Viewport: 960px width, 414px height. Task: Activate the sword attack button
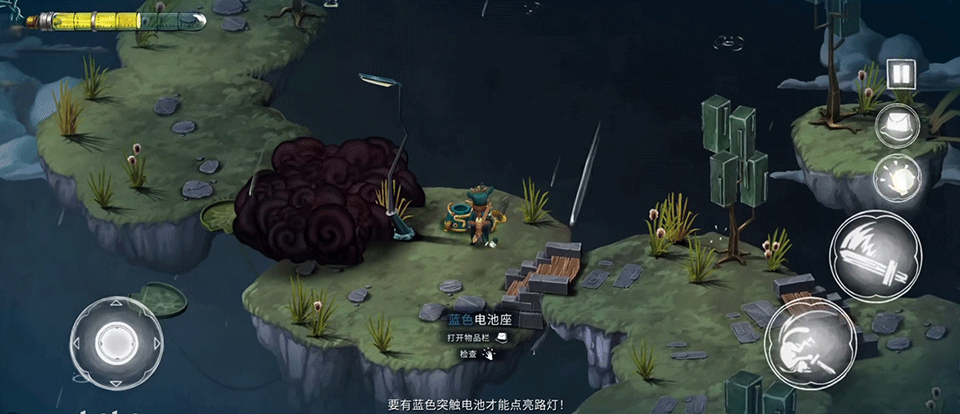coord(874,256)
